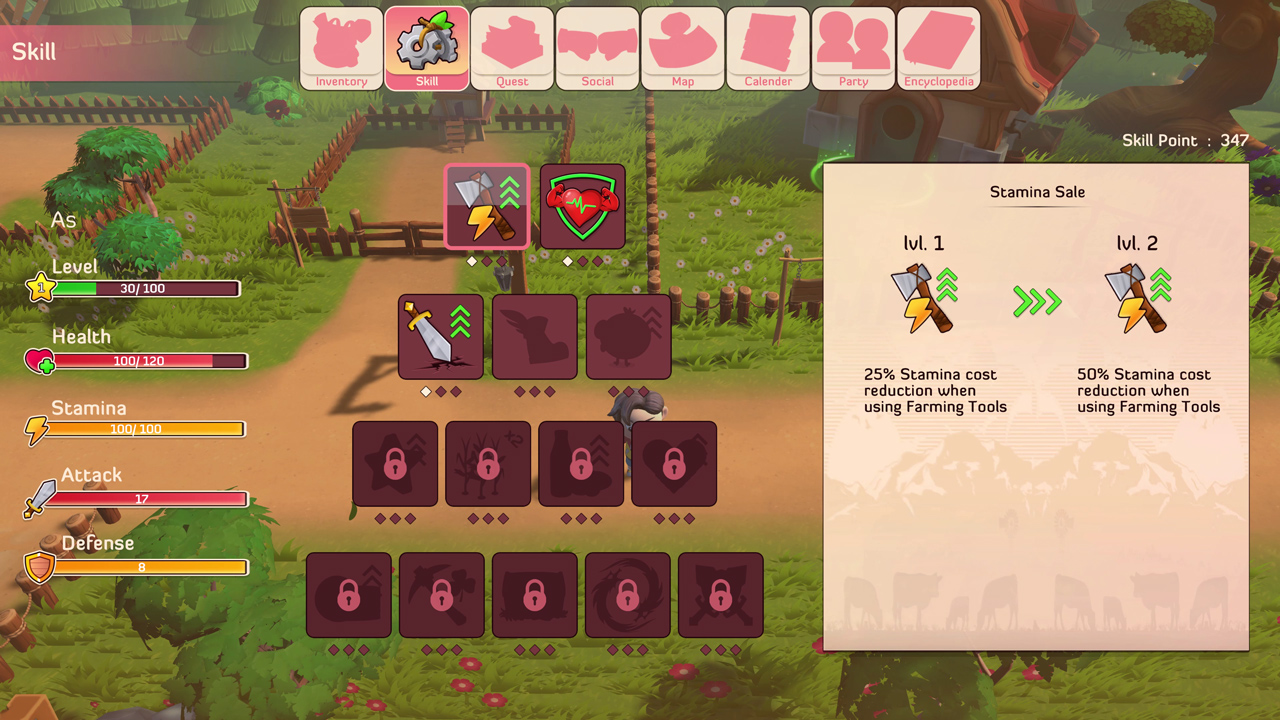Click the lvl. 2 preview in Stamina Sale panel
1280x720 pixels.
point(1135,298)
